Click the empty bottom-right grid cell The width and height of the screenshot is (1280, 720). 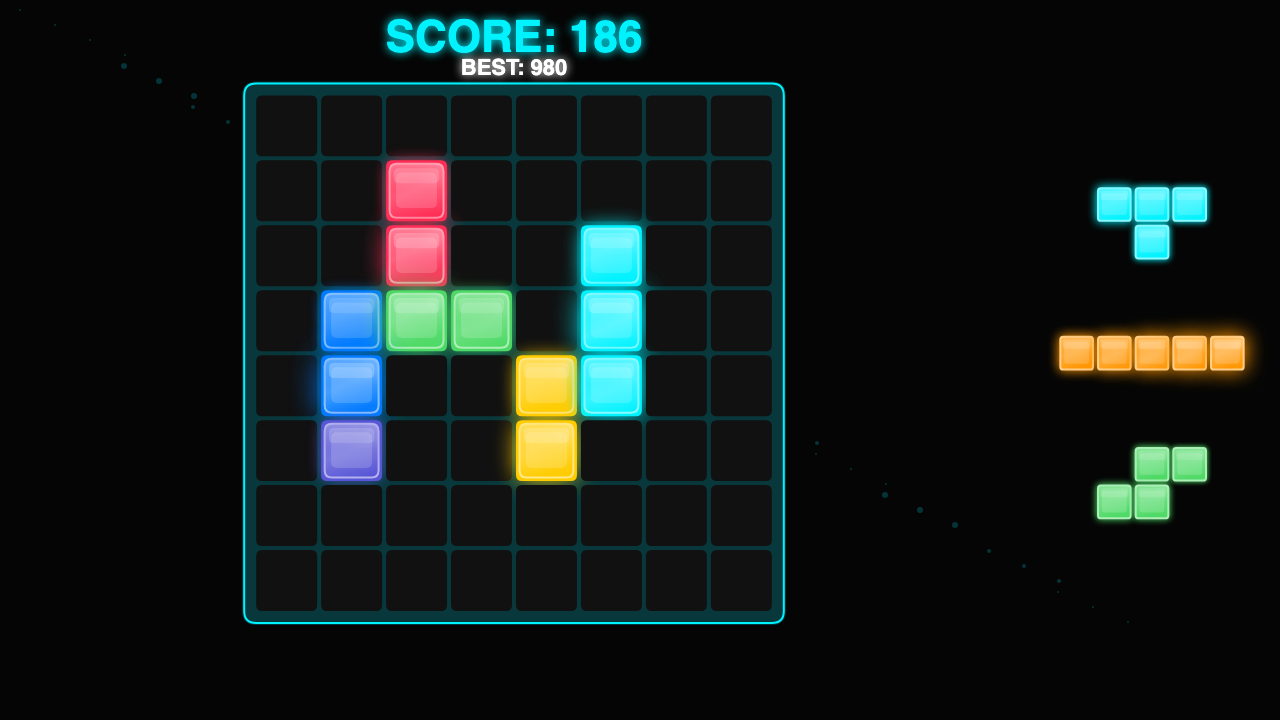[741, 581]
